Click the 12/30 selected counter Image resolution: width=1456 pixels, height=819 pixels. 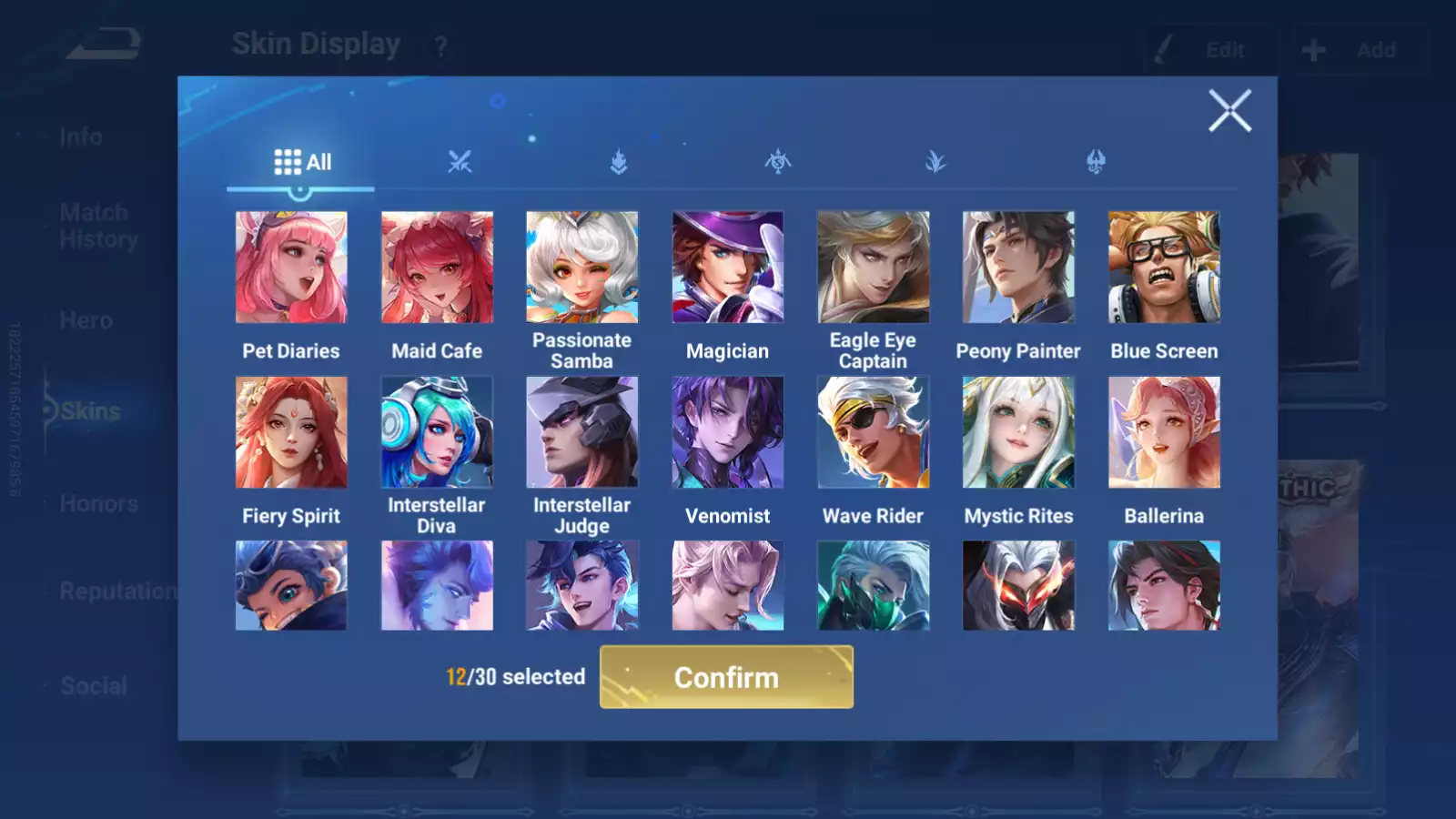pos(514,677)
